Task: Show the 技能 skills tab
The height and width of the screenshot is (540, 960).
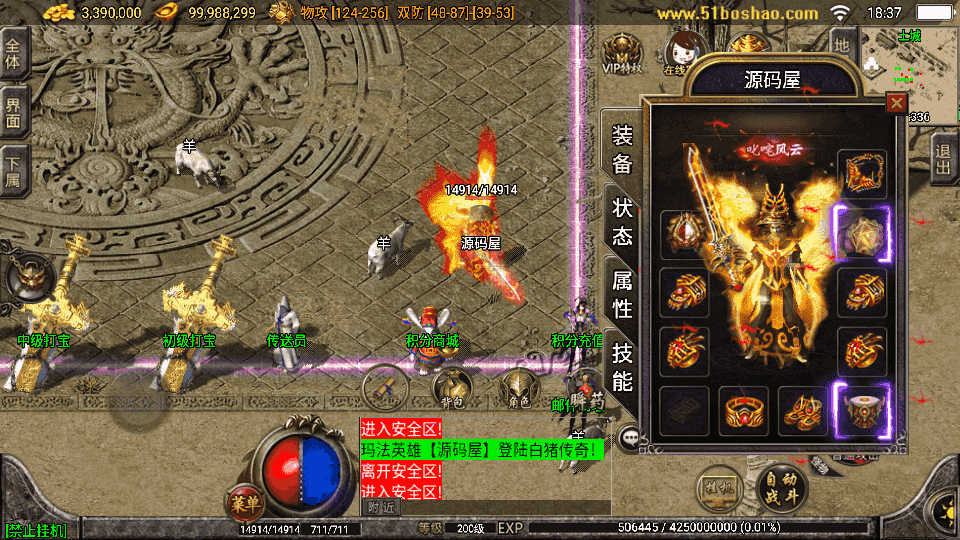Action: pyautogui.click(x=622, y=366)
